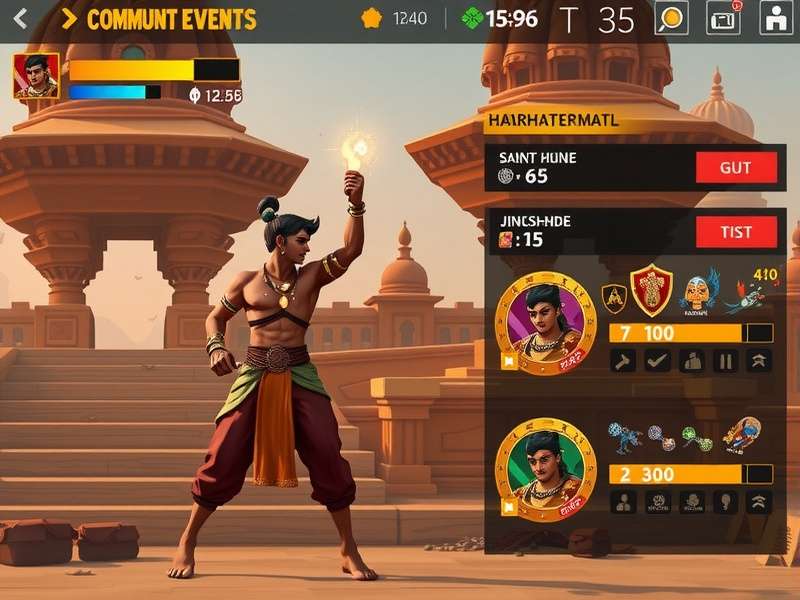
Task: Select the green orb chain item icon
Action: click(696, 439)
